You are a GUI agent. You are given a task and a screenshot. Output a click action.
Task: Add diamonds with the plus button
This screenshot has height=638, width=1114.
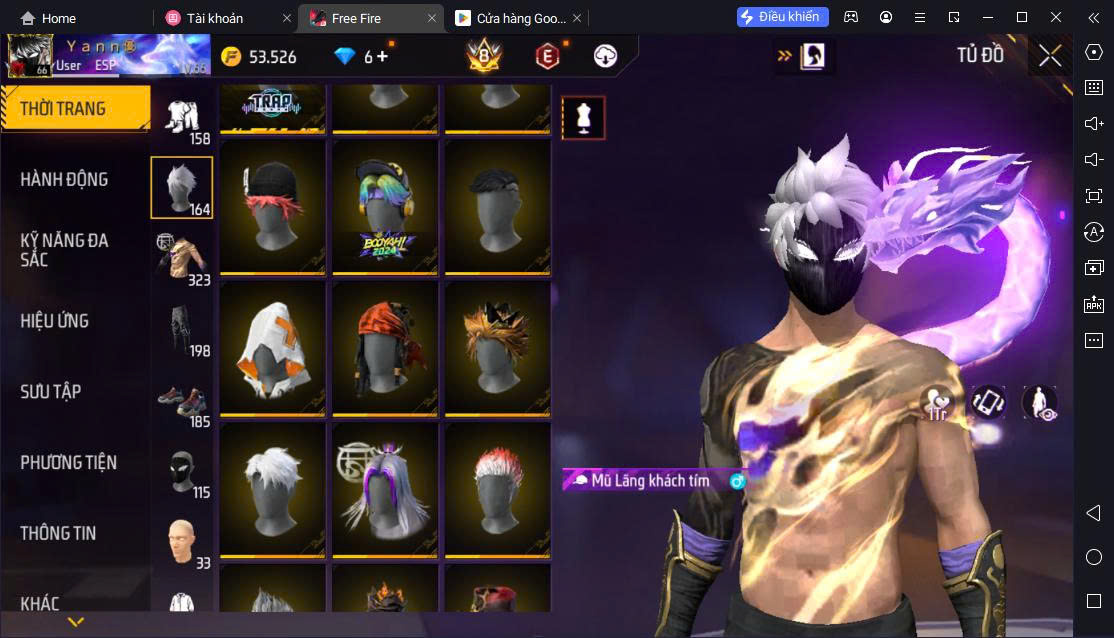[x=383, y=57]
